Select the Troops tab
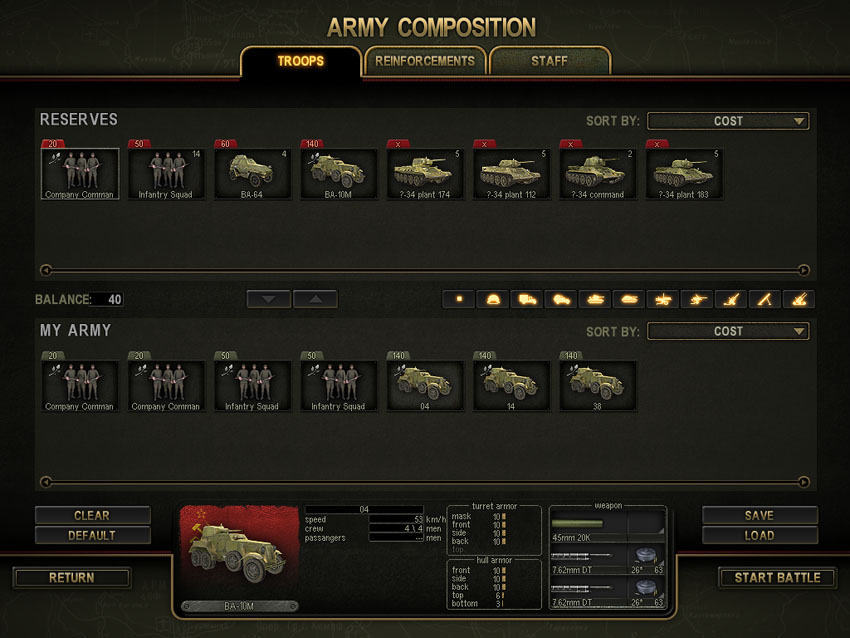This screenshot has width=850, height=638. pyautogui.click(x=300, y=61)
